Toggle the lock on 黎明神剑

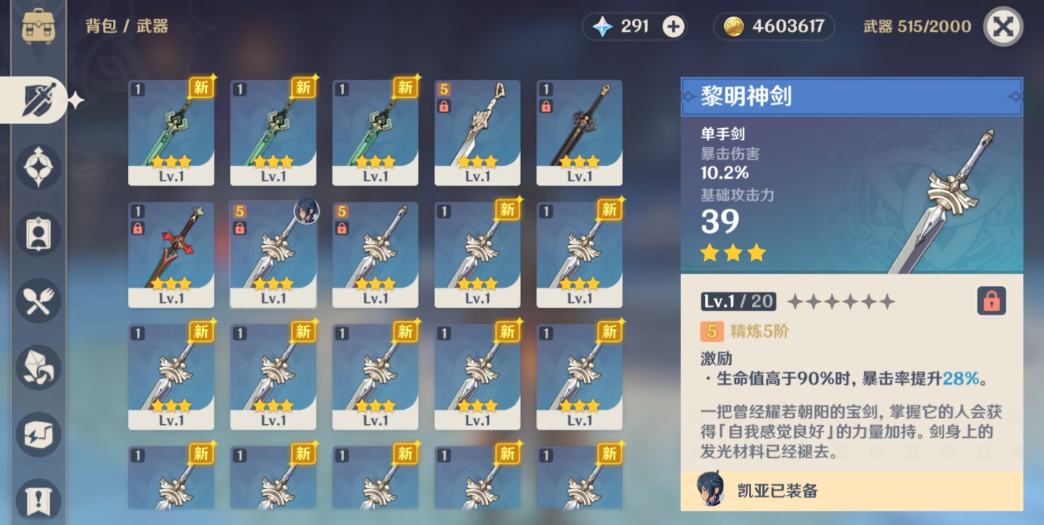click(x=990, y=301)
